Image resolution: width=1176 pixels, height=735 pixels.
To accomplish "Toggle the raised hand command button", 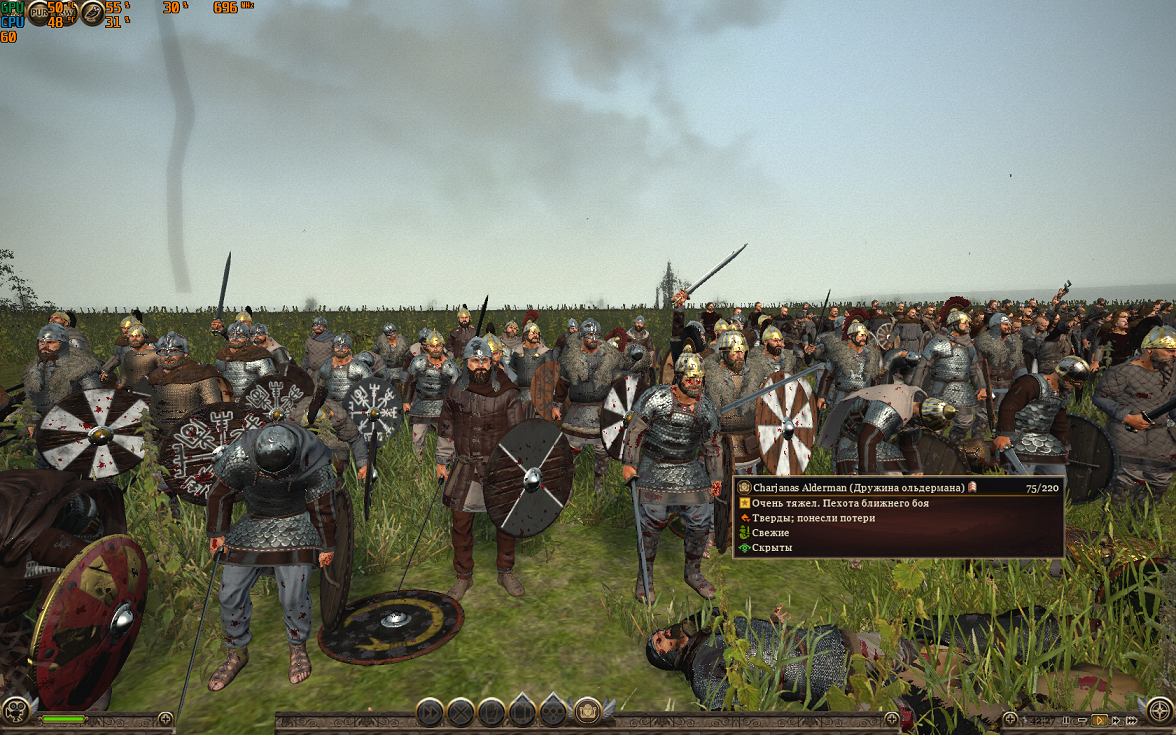I will [x=491, y=712].
